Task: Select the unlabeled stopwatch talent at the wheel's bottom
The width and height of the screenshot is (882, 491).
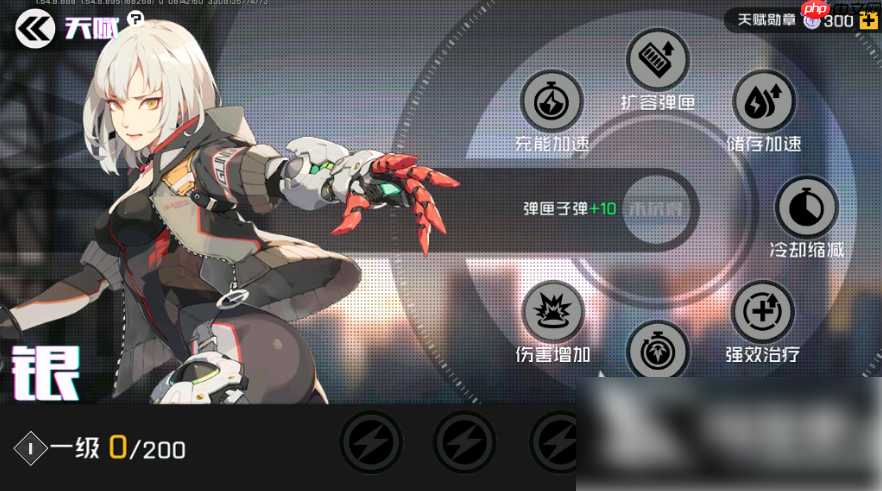Action: (x=657, y=350)
